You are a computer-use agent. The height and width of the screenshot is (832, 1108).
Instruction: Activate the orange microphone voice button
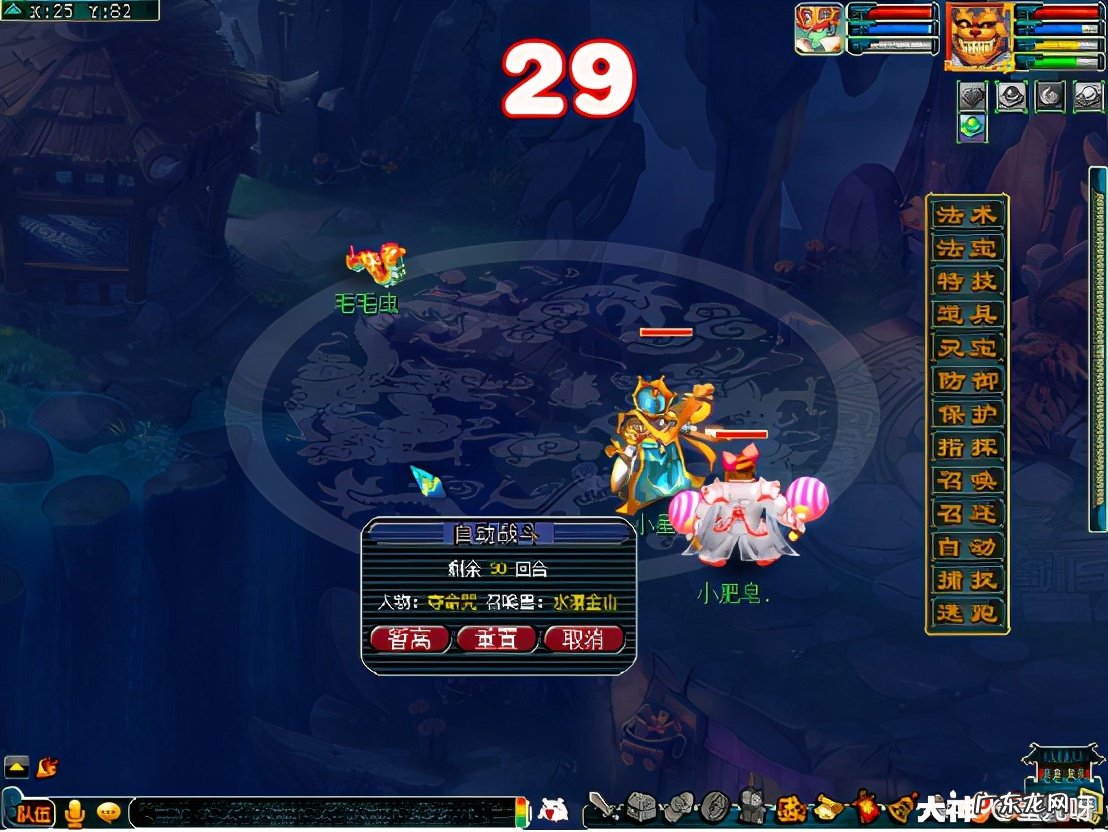74,813
